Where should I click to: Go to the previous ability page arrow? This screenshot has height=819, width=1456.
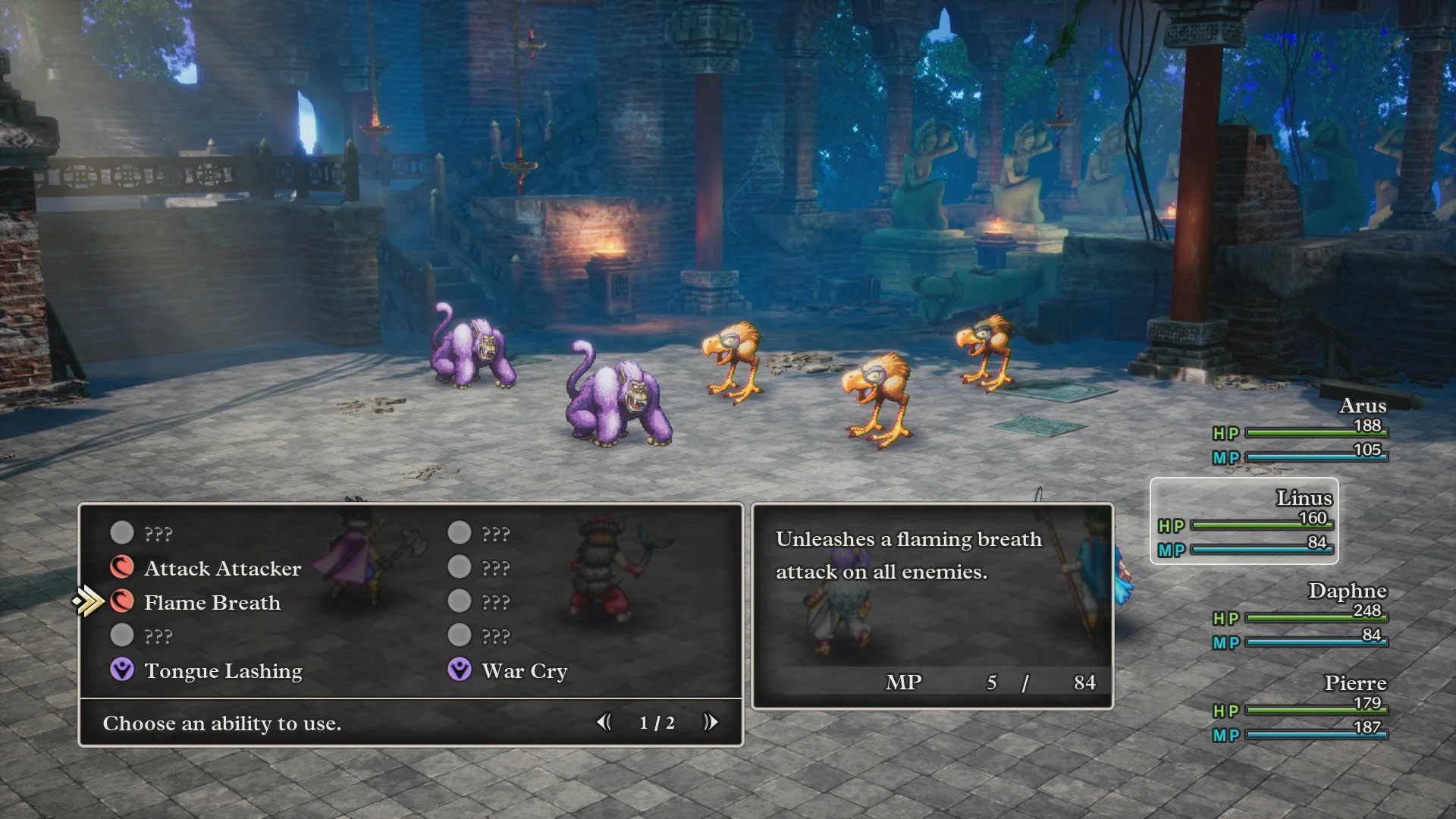click(x=604, y=723)
